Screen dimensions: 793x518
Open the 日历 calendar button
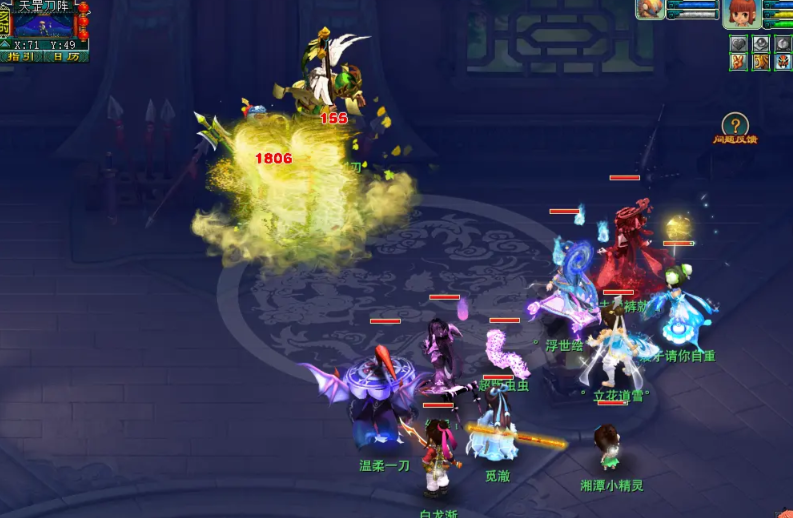tap(67, 57)
